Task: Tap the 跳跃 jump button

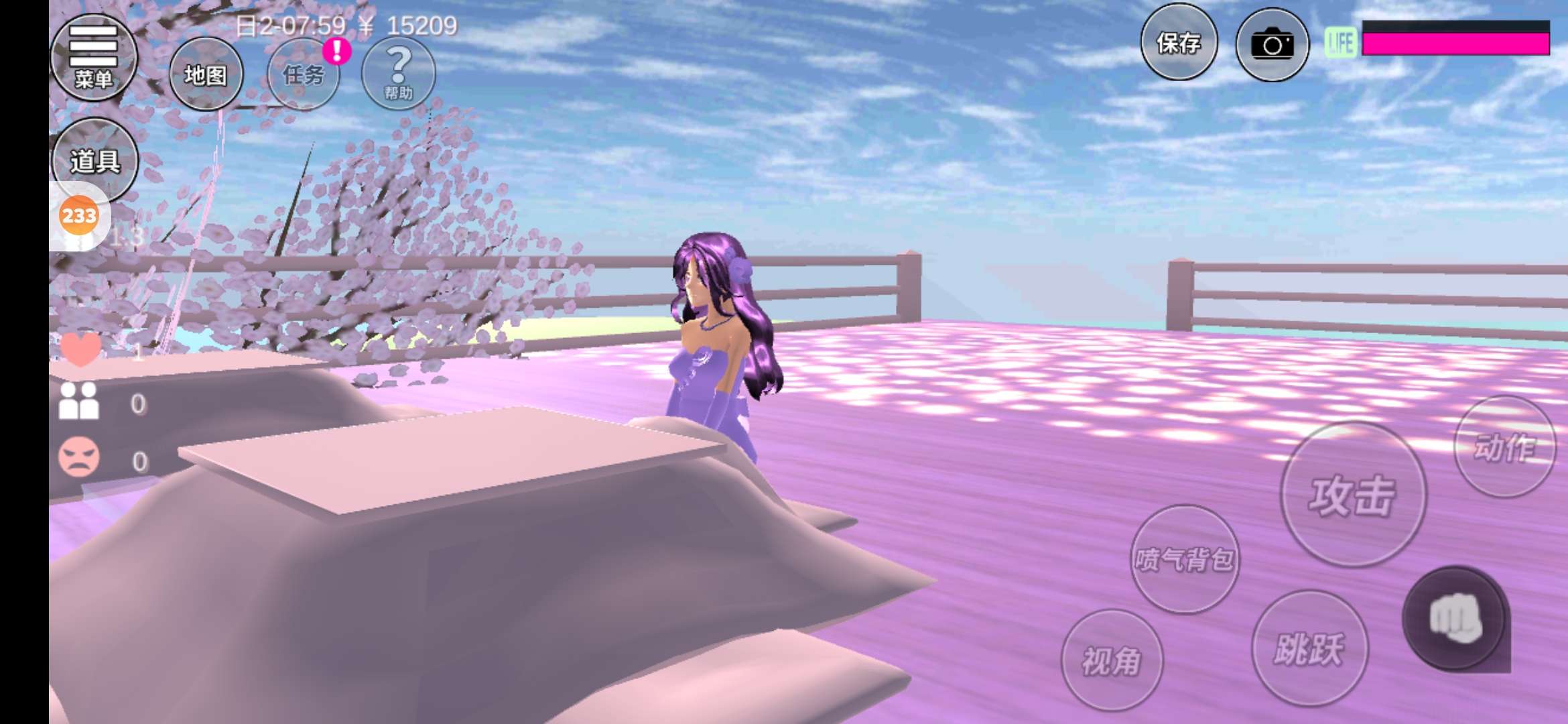Action: pyautogui.click(x=1309, y=648)
